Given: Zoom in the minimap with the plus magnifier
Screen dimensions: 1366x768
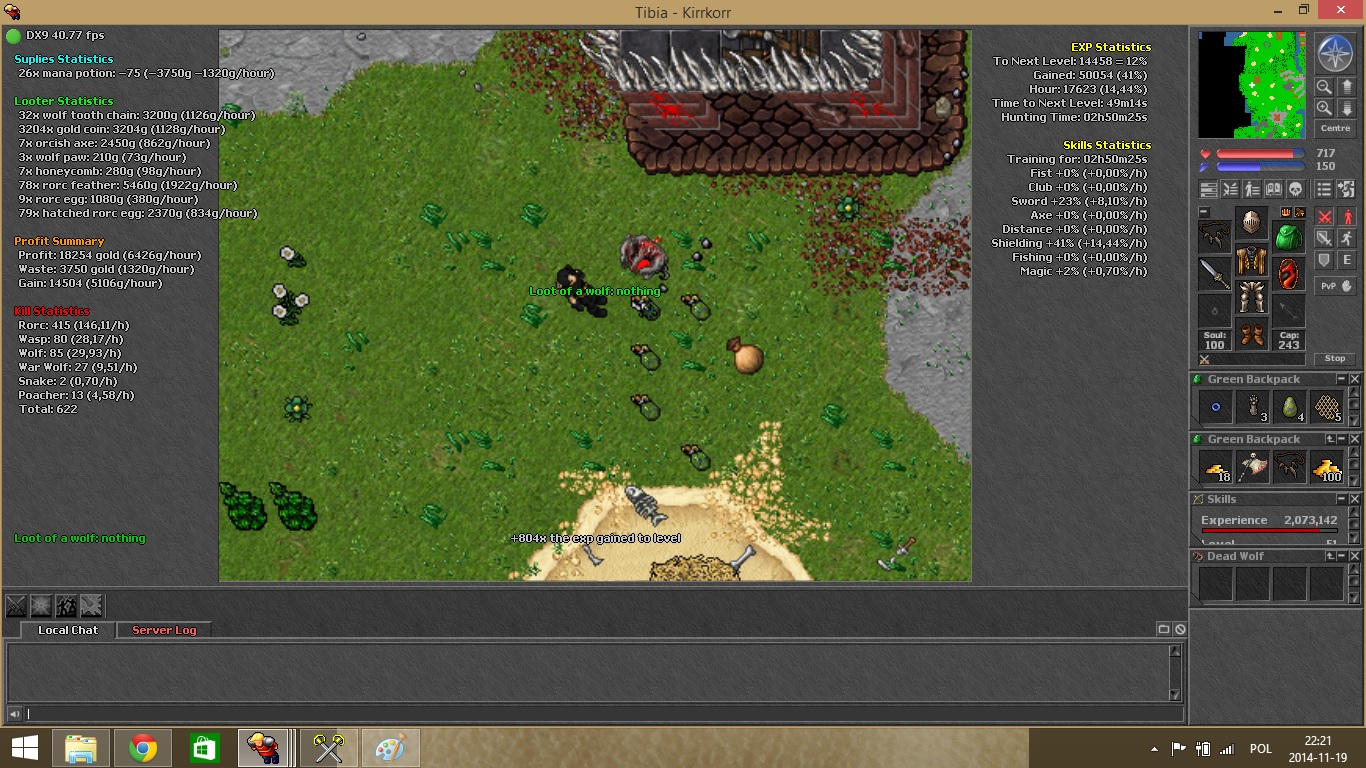Looking at the screenshot, I should tap(1324, 108).
